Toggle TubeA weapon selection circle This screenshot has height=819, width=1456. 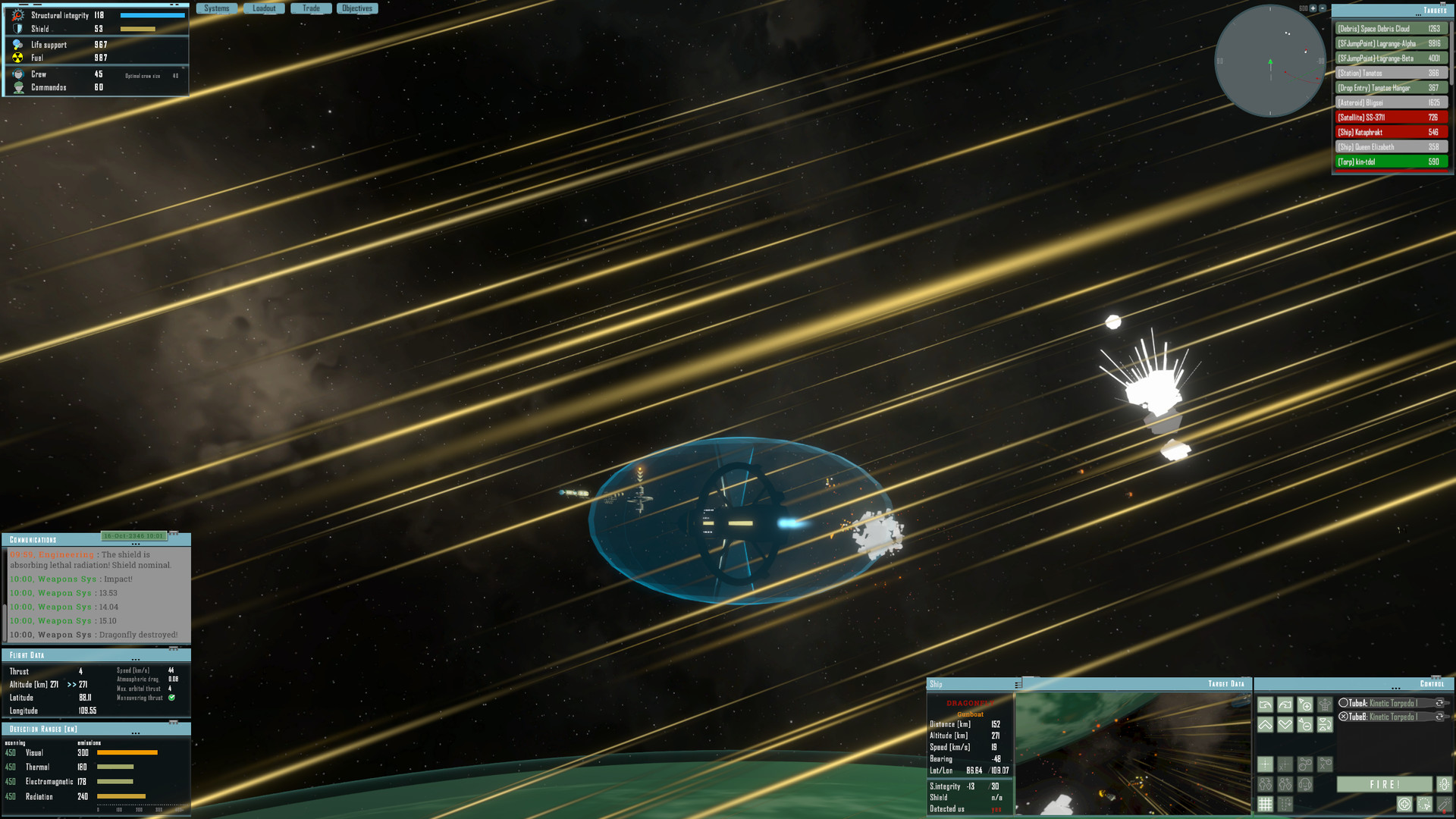[x=1344, y=703]
